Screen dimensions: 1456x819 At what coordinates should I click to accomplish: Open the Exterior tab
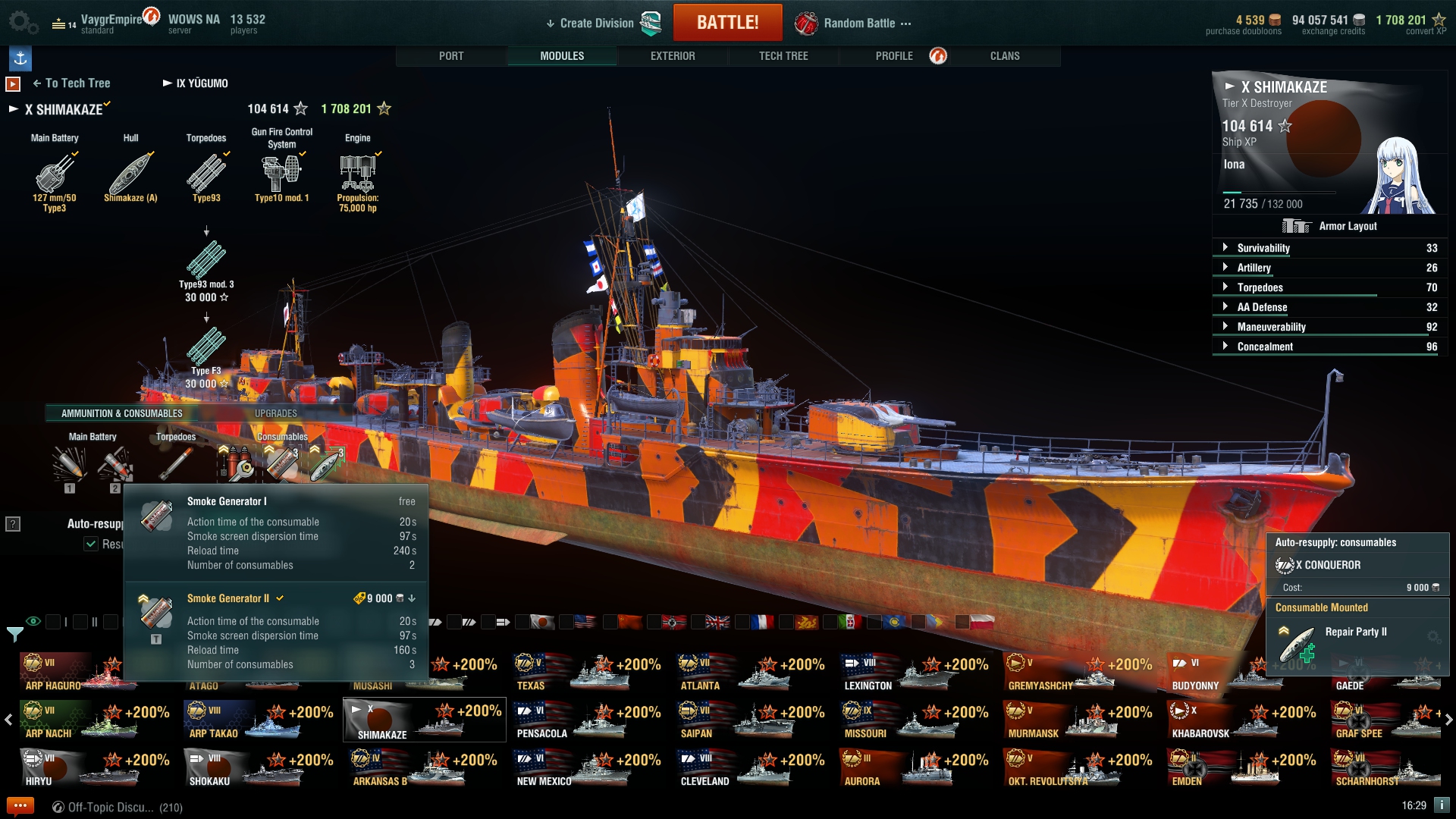point(673,56)
